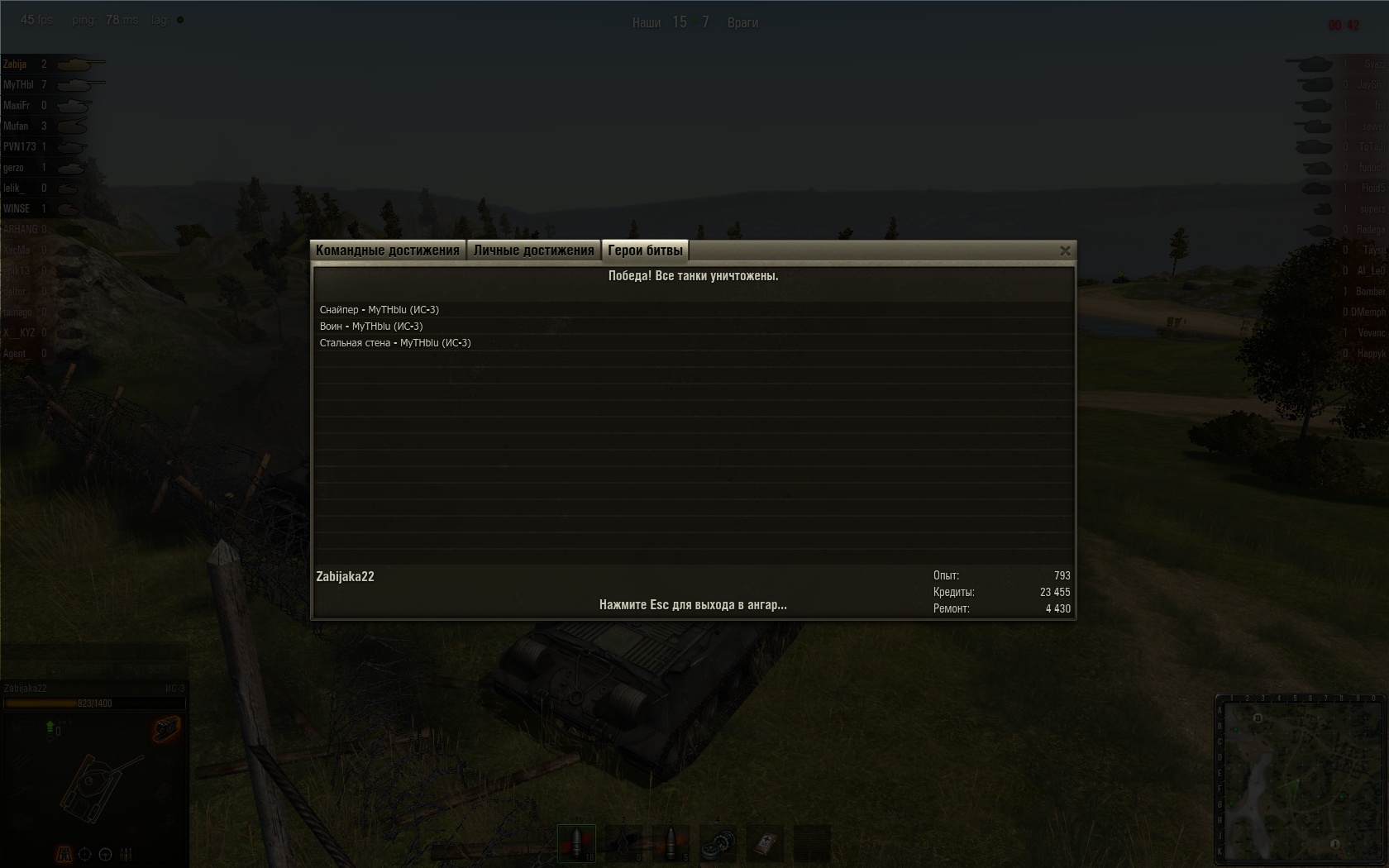Select player MyTHbl in the team list

pyautogui.click(x=18, y=85)
